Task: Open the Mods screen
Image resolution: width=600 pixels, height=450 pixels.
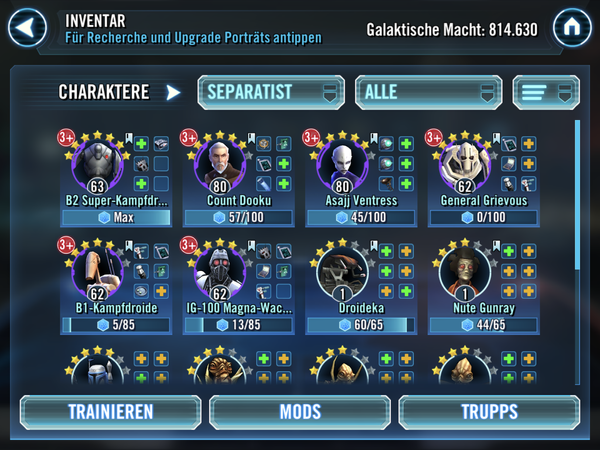Action: (300, 412)
